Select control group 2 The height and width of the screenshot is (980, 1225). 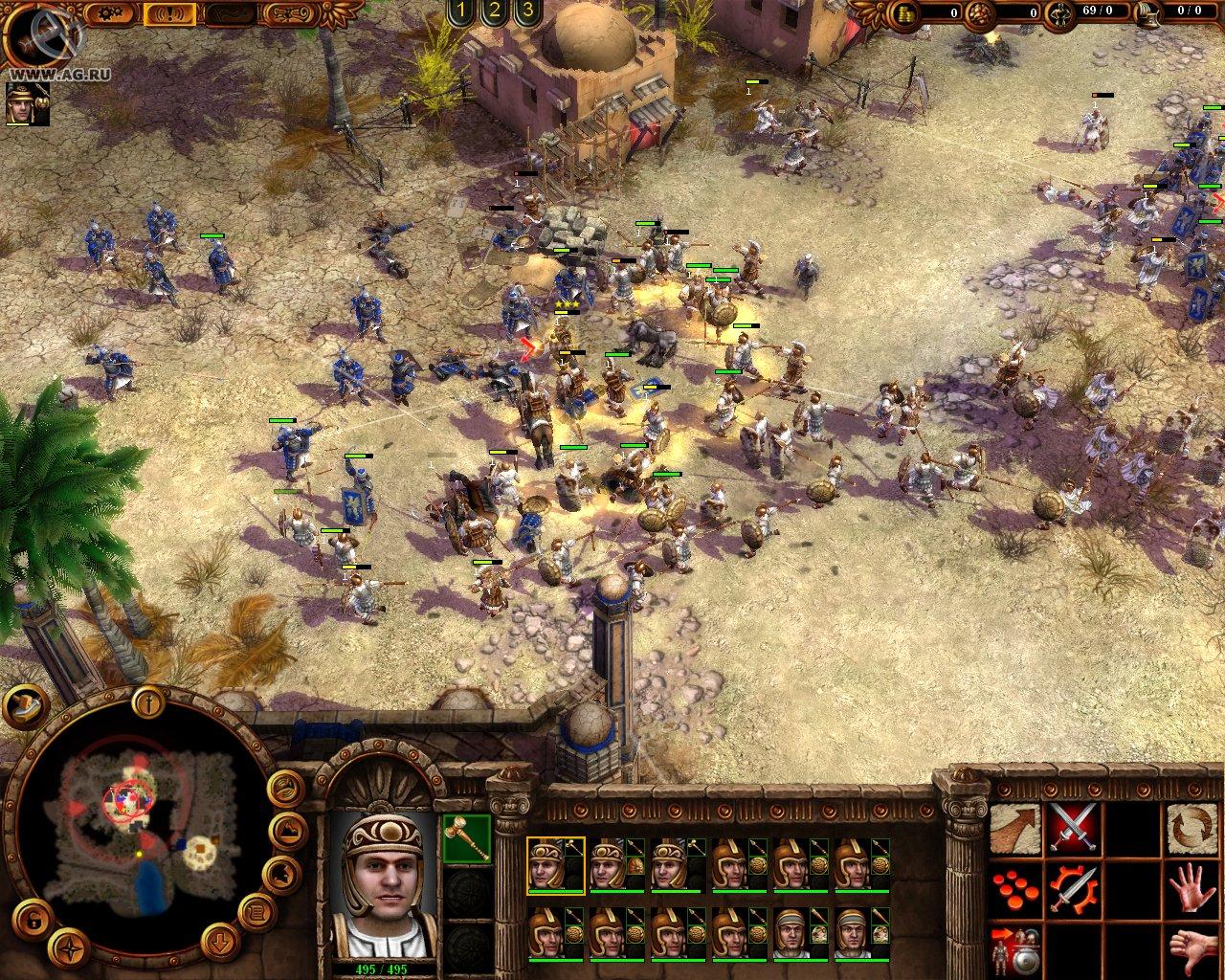[494, 11]
